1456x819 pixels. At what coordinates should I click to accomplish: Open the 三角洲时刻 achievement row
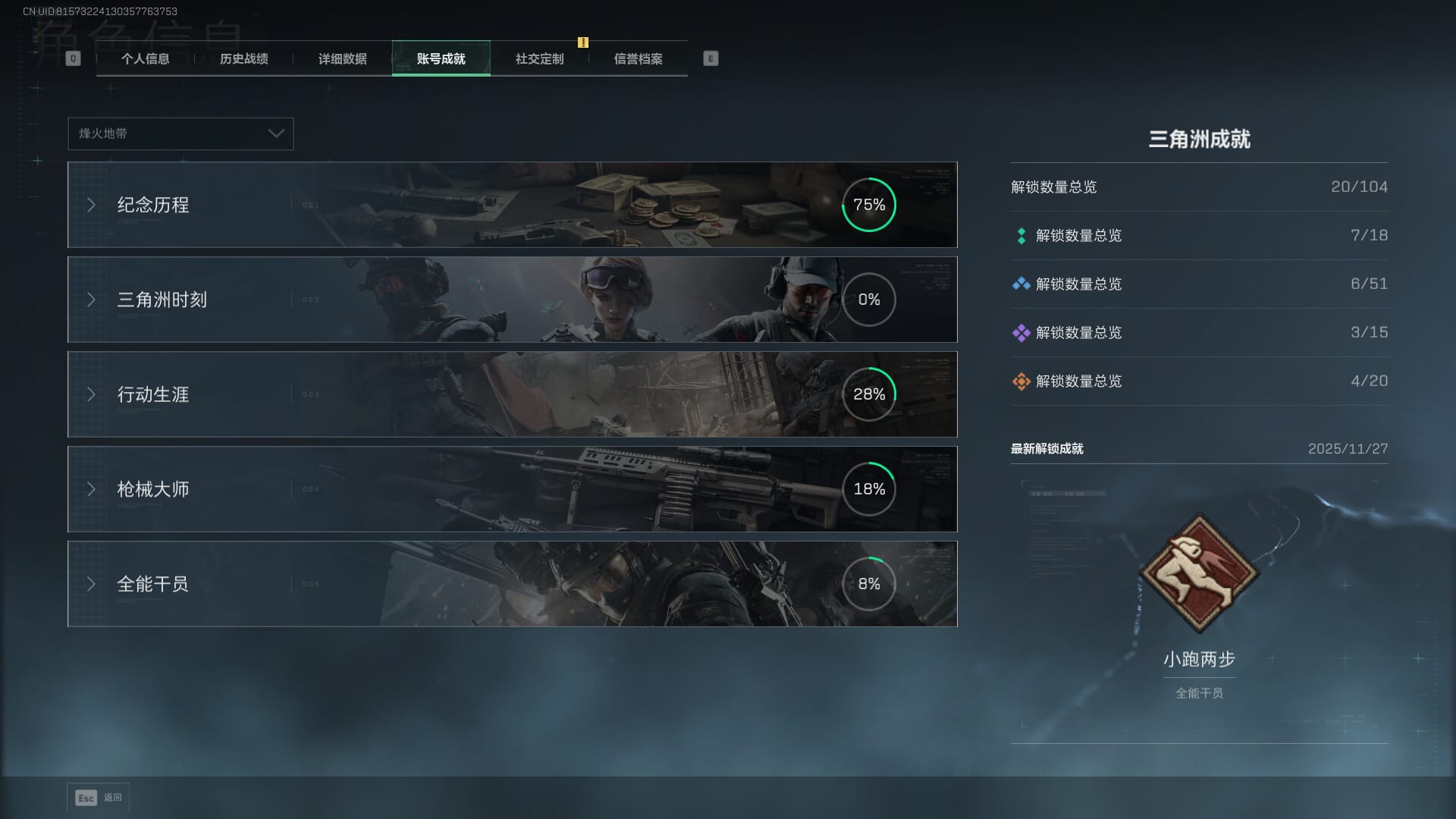tap(512, 300)
